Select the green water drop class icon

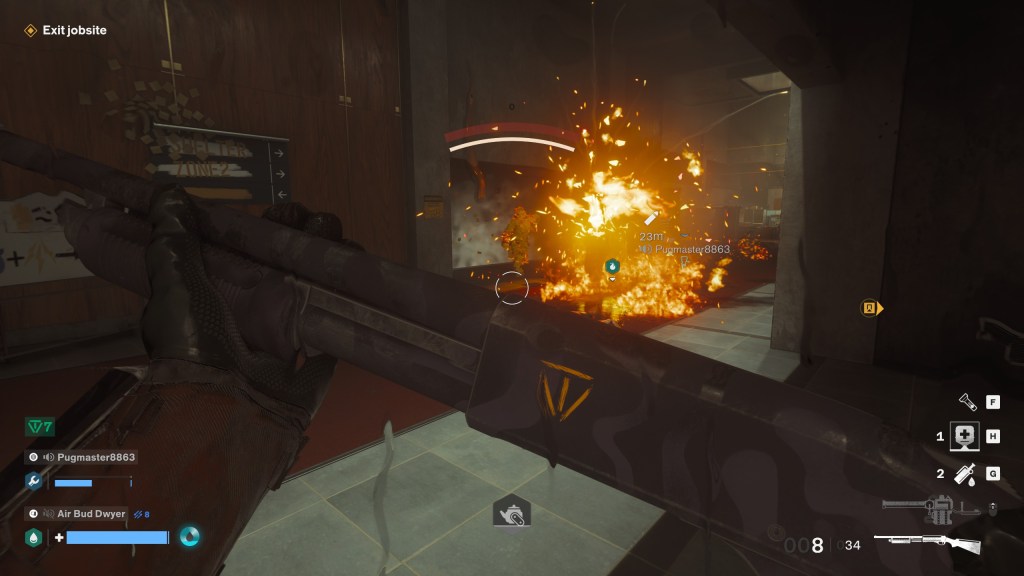tap(33, 537)
